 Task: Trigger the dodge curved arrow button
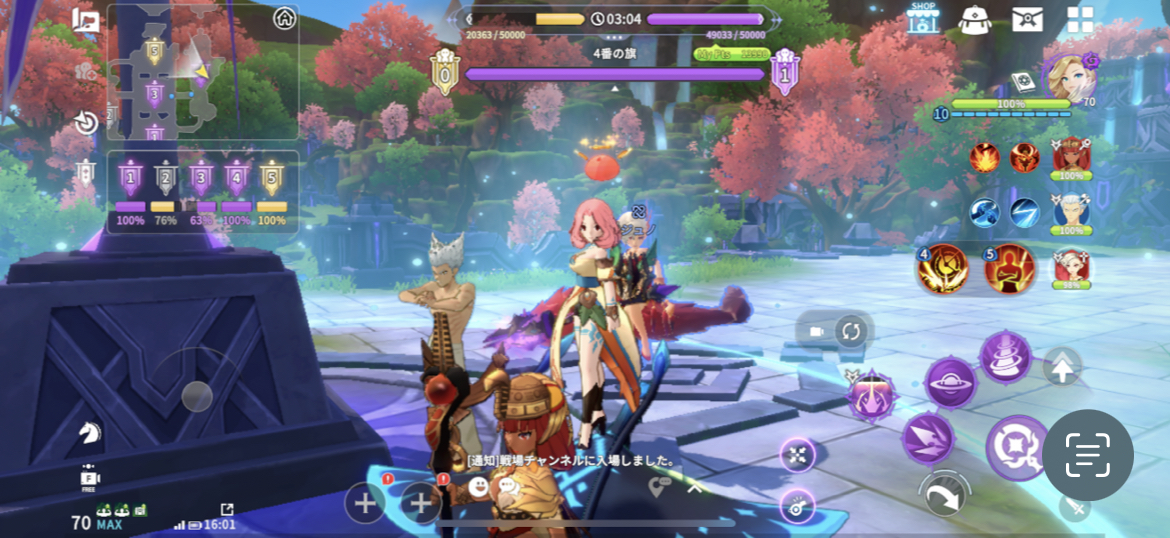[x=945, y=494]
